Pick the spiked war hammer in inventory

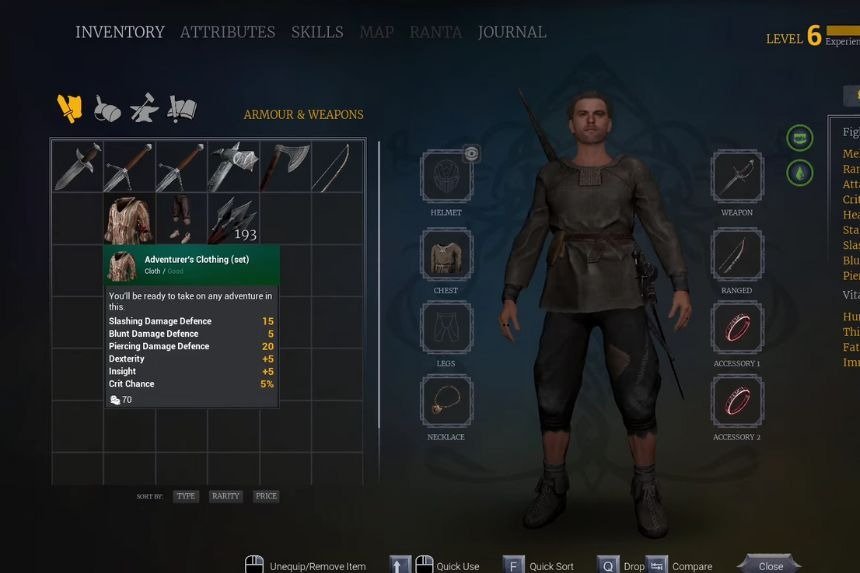click(x=233, y=166)
